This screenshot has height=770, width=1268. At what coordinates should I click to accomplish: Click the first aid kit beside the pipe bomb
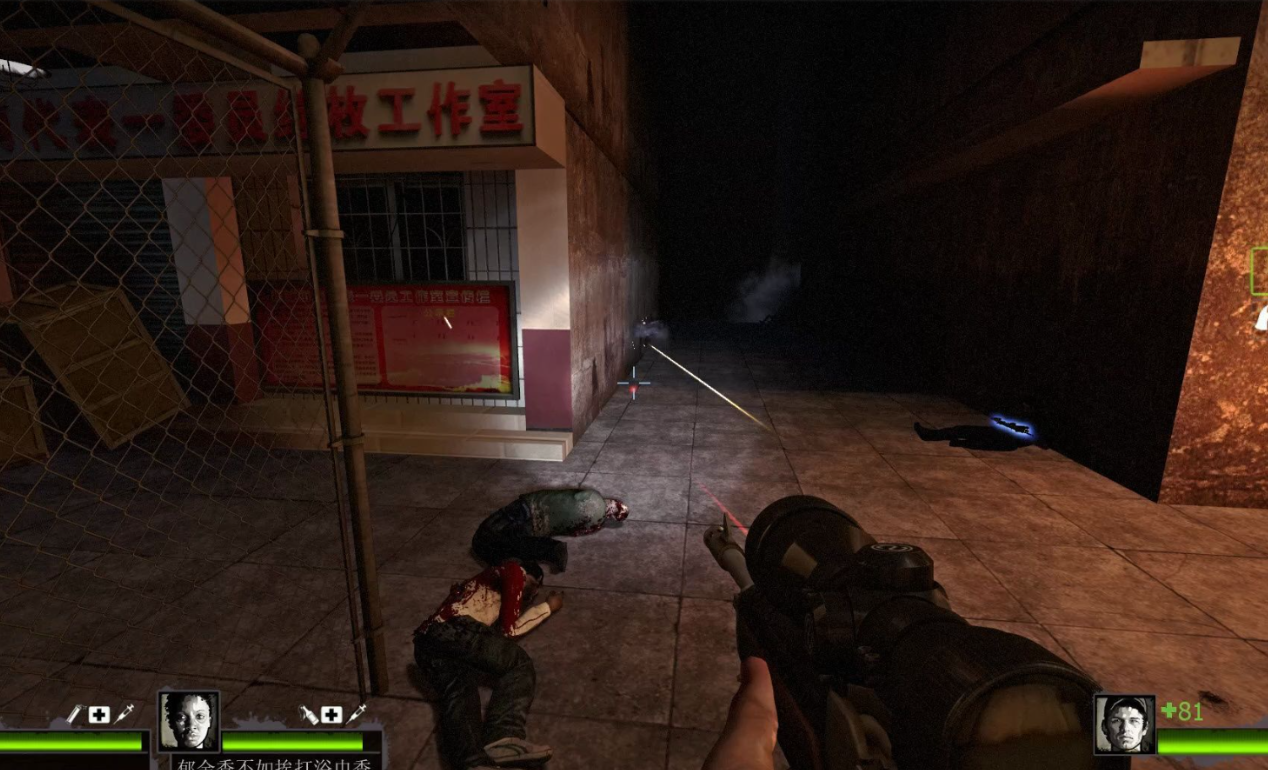point(99,714)
